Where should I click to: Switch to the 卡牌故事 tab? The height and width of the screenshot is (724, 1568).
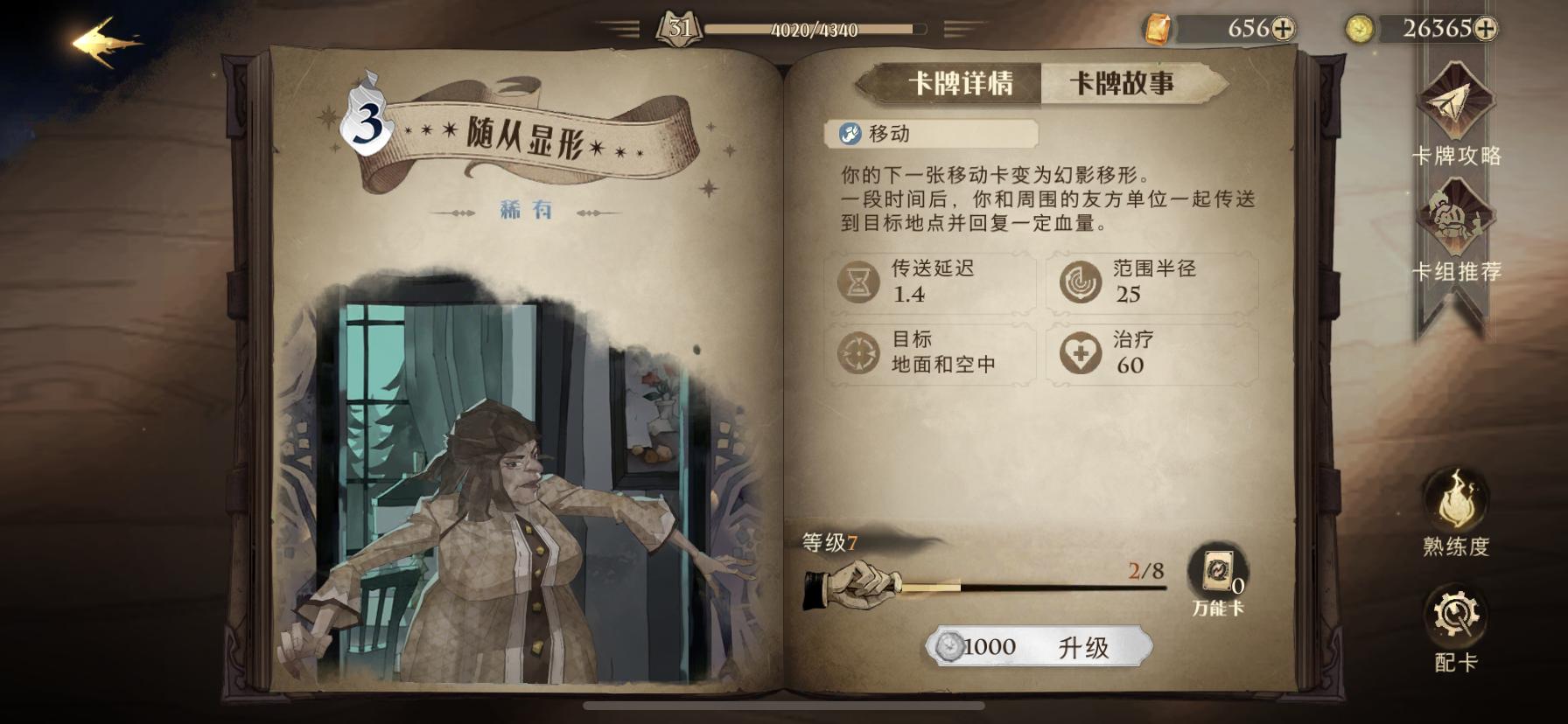click(x=1122, y=82)
